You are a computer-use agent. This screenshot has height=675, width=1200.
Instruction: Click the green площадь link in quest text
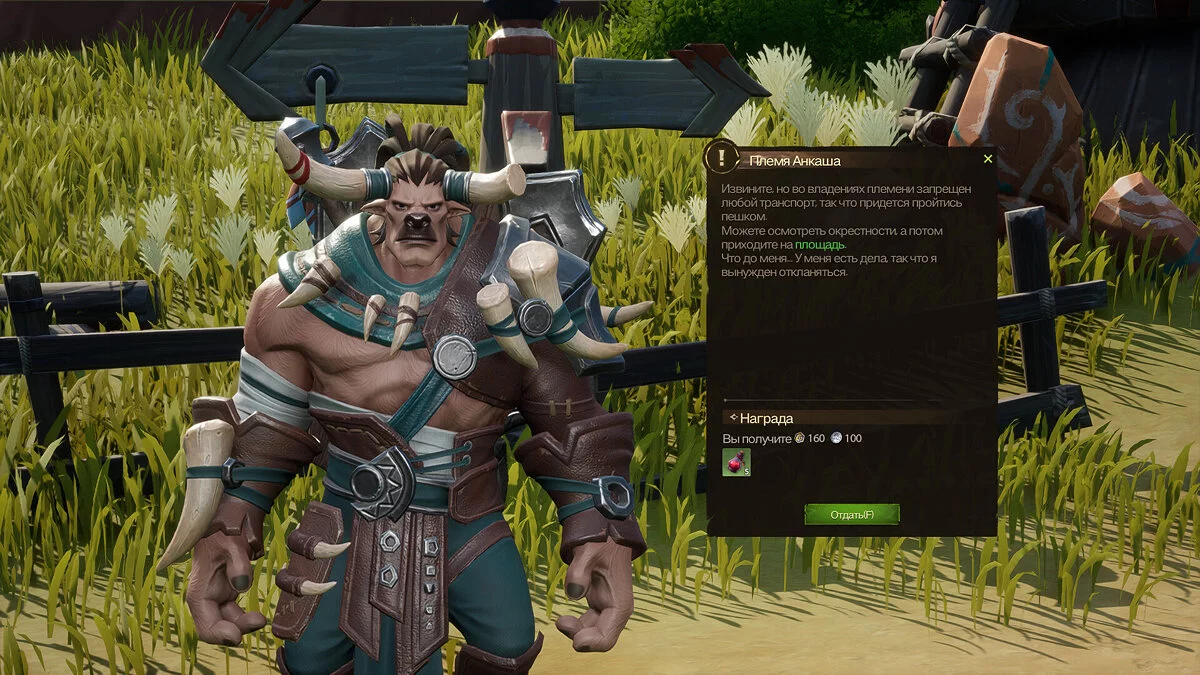point(820,244)
